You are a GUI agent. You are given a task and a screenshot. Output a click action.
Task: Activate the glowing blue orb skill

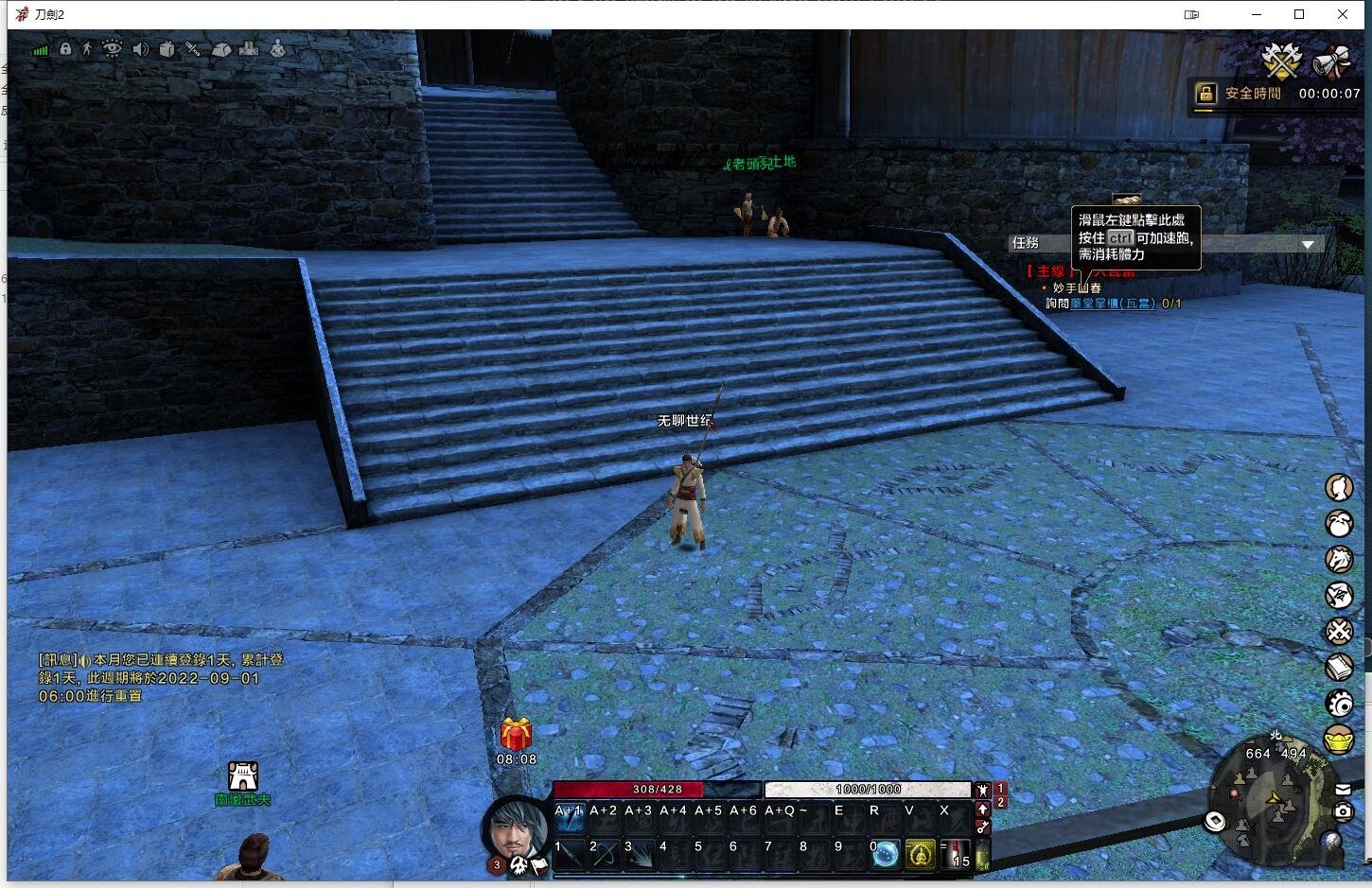pyautogui.click(x=886, y=854)
